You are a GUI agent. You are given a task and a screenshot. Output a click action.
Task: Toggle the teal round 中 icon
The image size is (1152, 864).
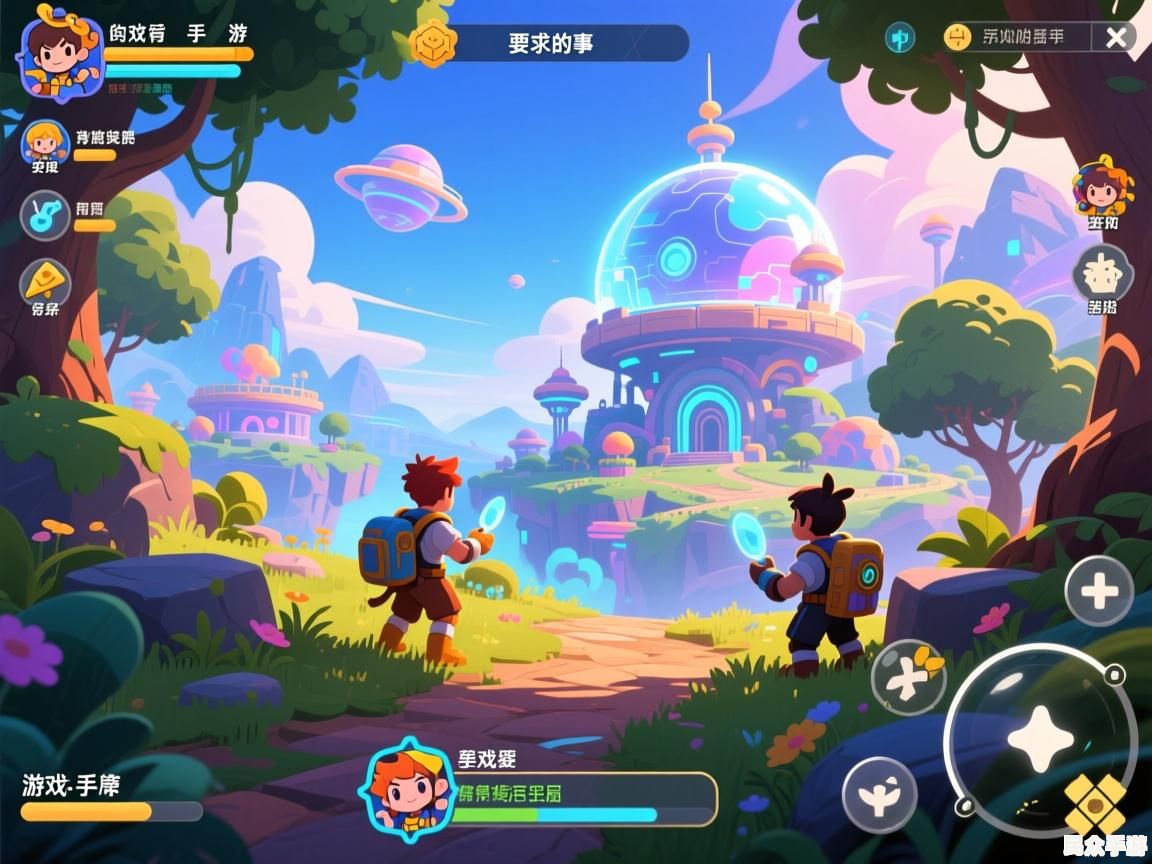tap(900, 38)
